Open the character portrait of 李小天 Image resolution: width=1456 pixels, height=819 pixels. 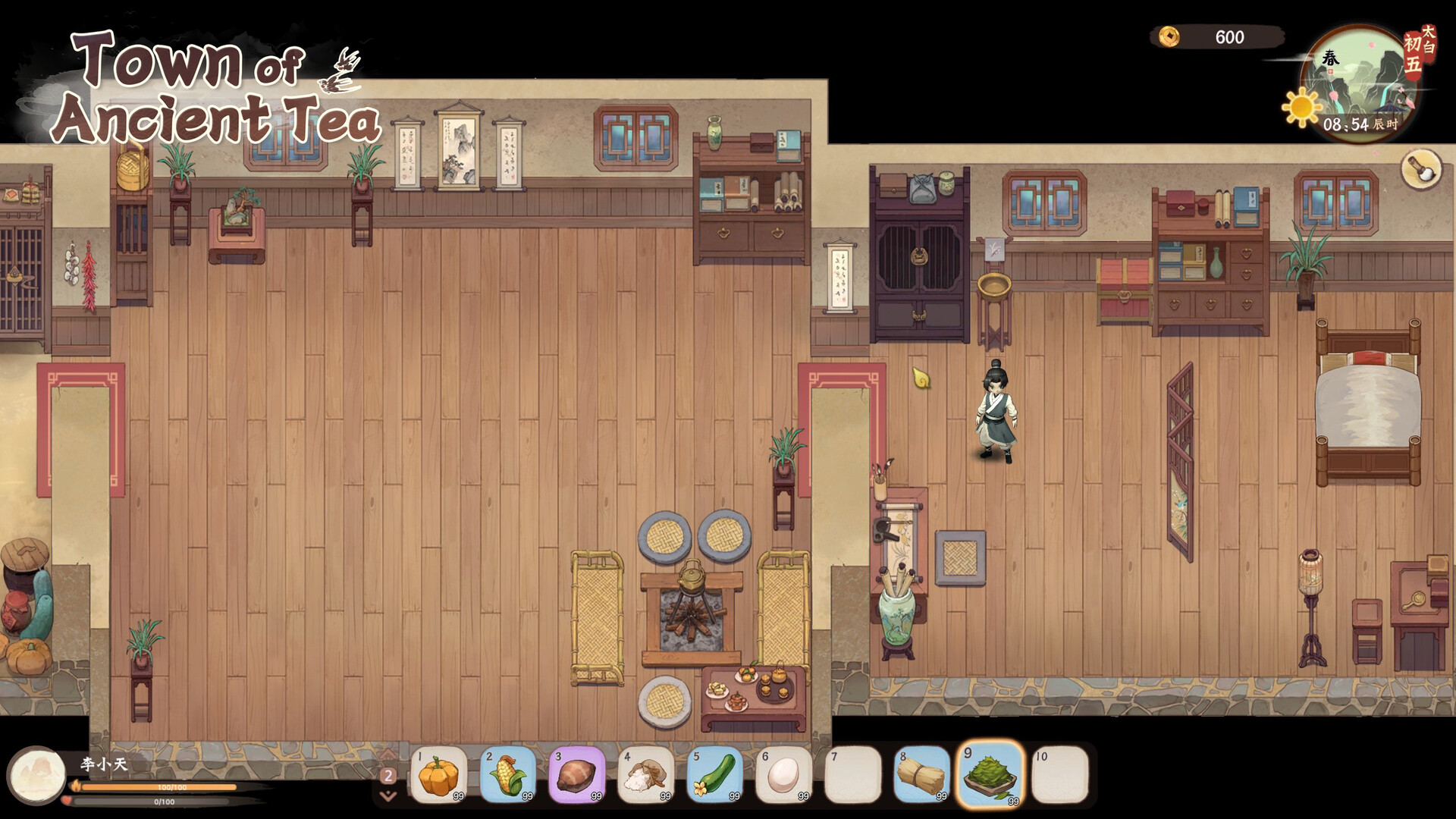[x=37, y=775]
